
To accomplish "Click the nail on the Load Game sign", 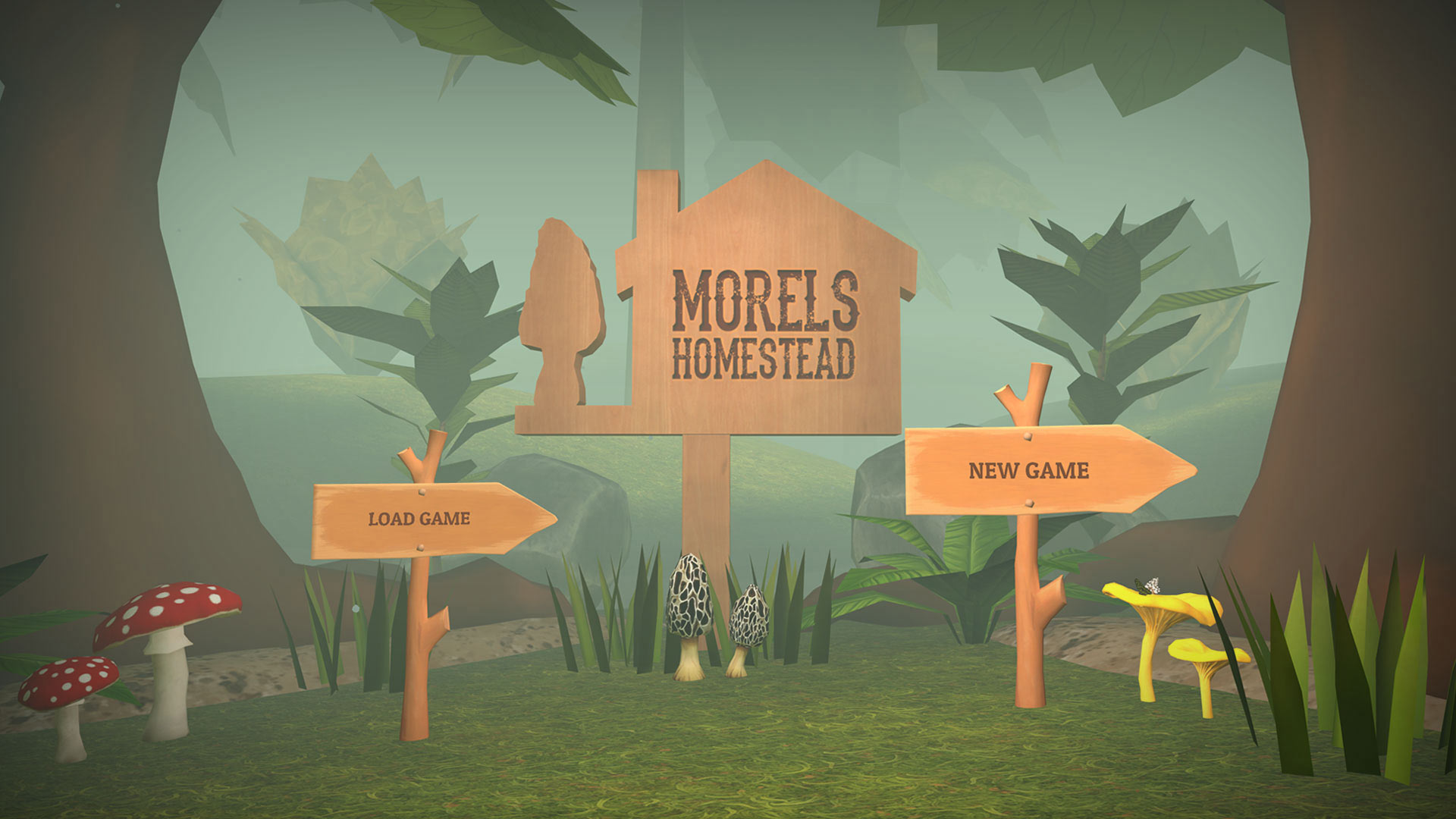I will point(422,491).
